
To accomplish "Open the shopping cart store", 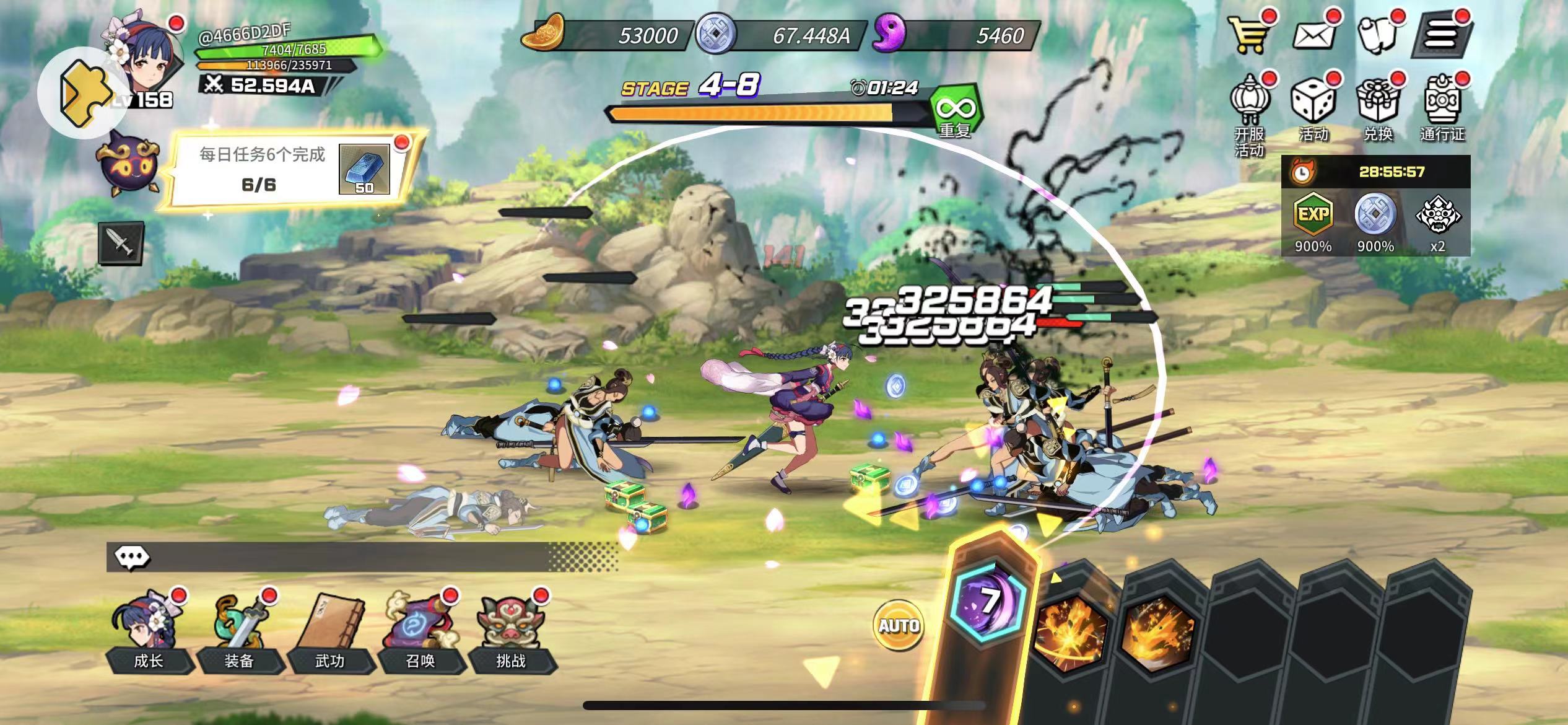I will [x=1250, y=34].
